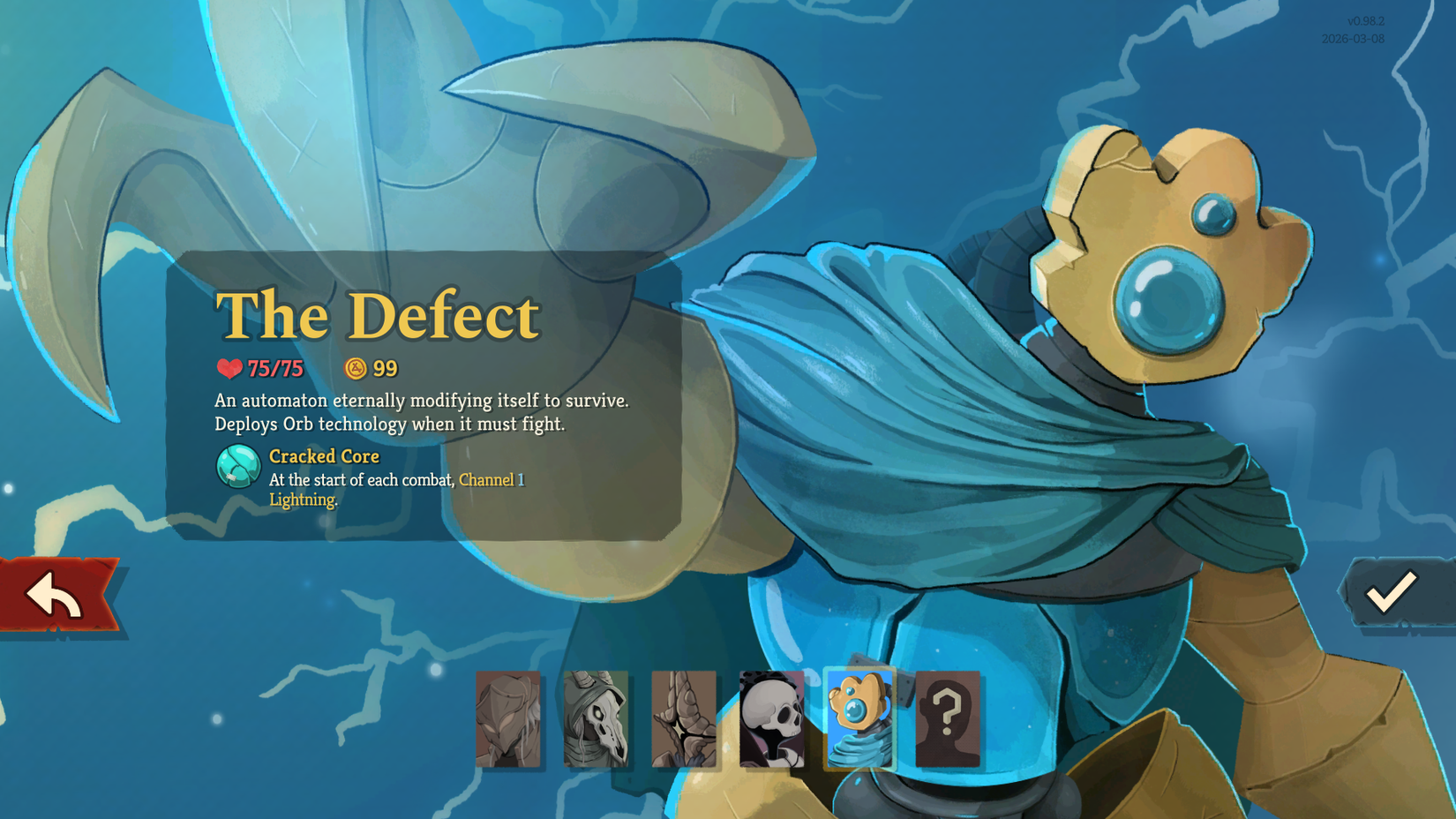The image size is (1456, 819).
Task: Click the gold coin currency icon
Action: pos(354,367)
